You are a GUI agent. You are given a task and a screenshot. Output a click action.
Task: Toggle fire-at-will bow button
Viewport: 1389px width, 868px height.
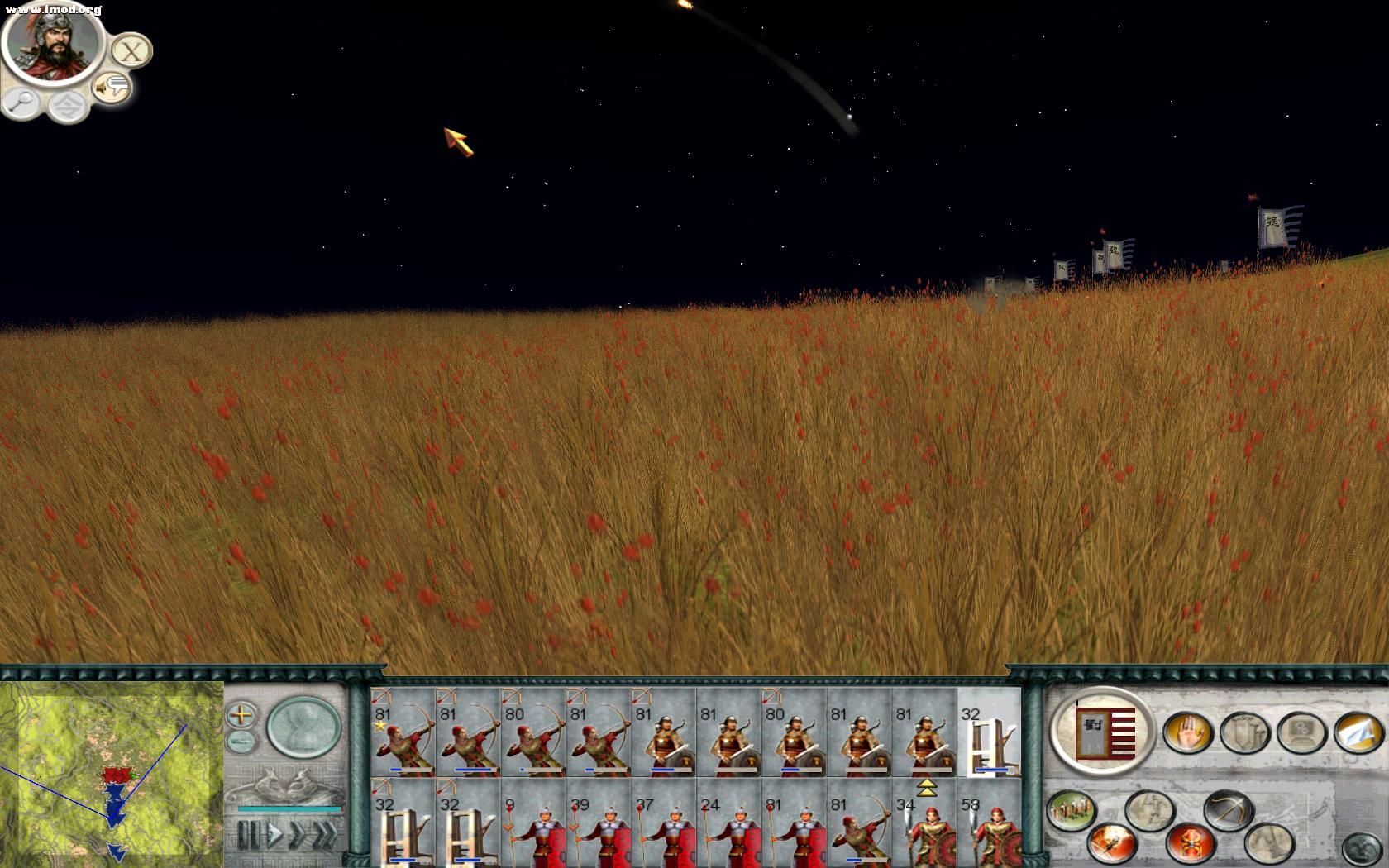[1227, 810]
